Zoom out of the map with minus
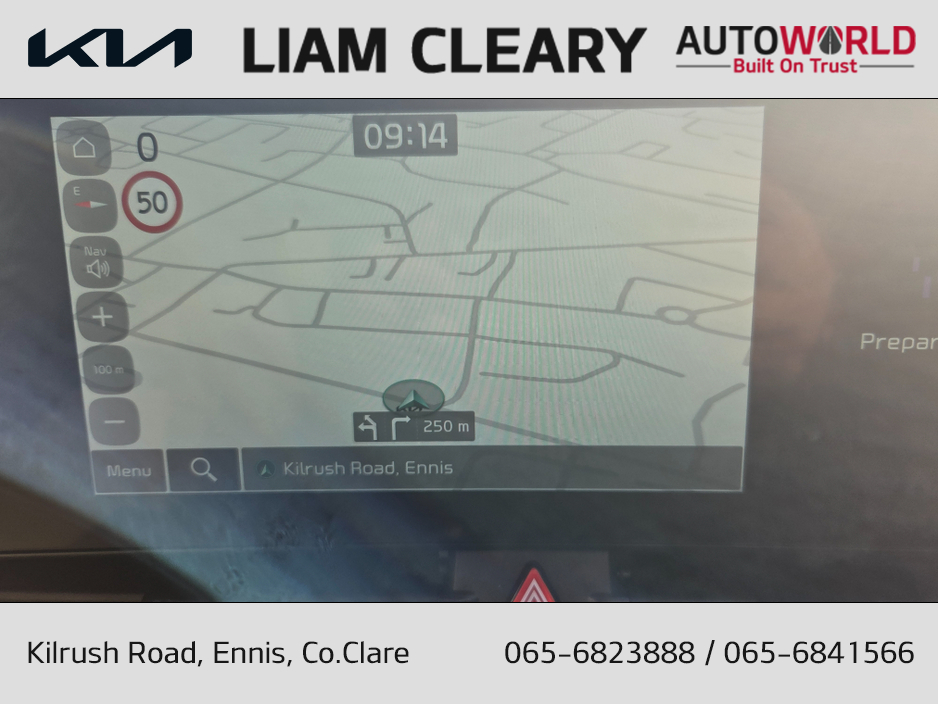938x704 pixels. point(114,421)
